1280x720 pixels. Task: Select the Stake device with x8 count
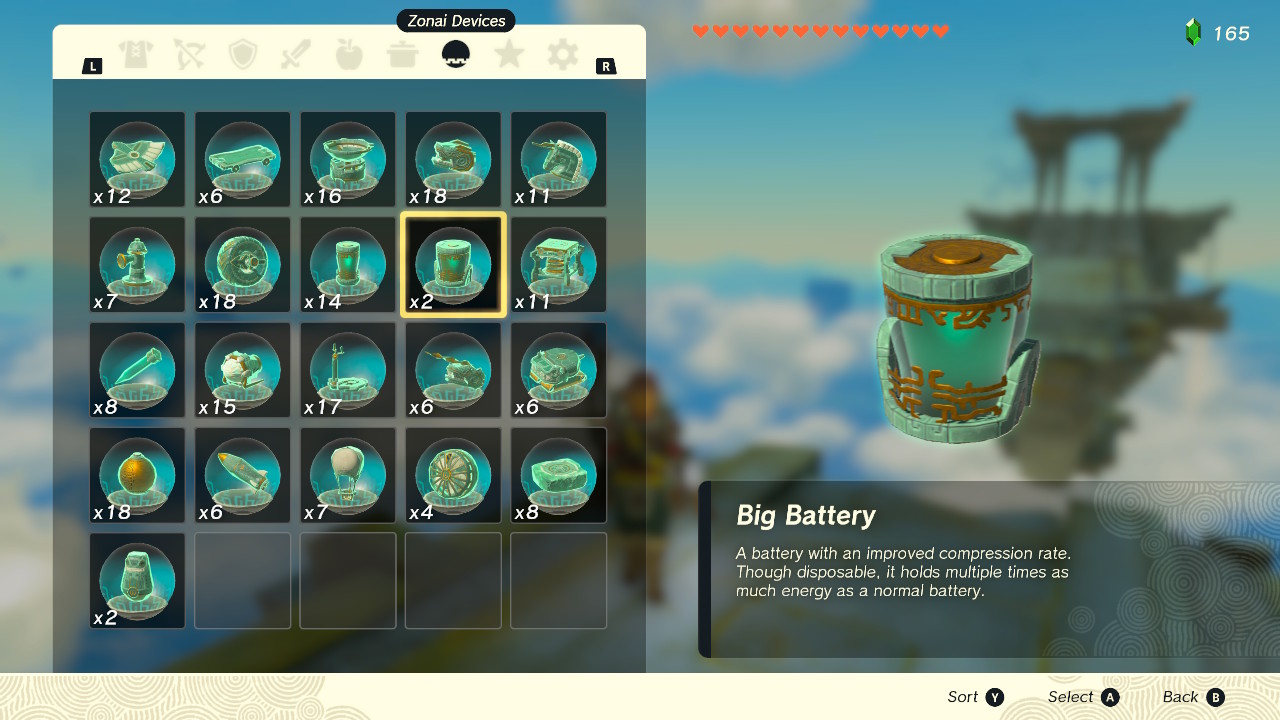pyautogui.click(x=137, y=370)
